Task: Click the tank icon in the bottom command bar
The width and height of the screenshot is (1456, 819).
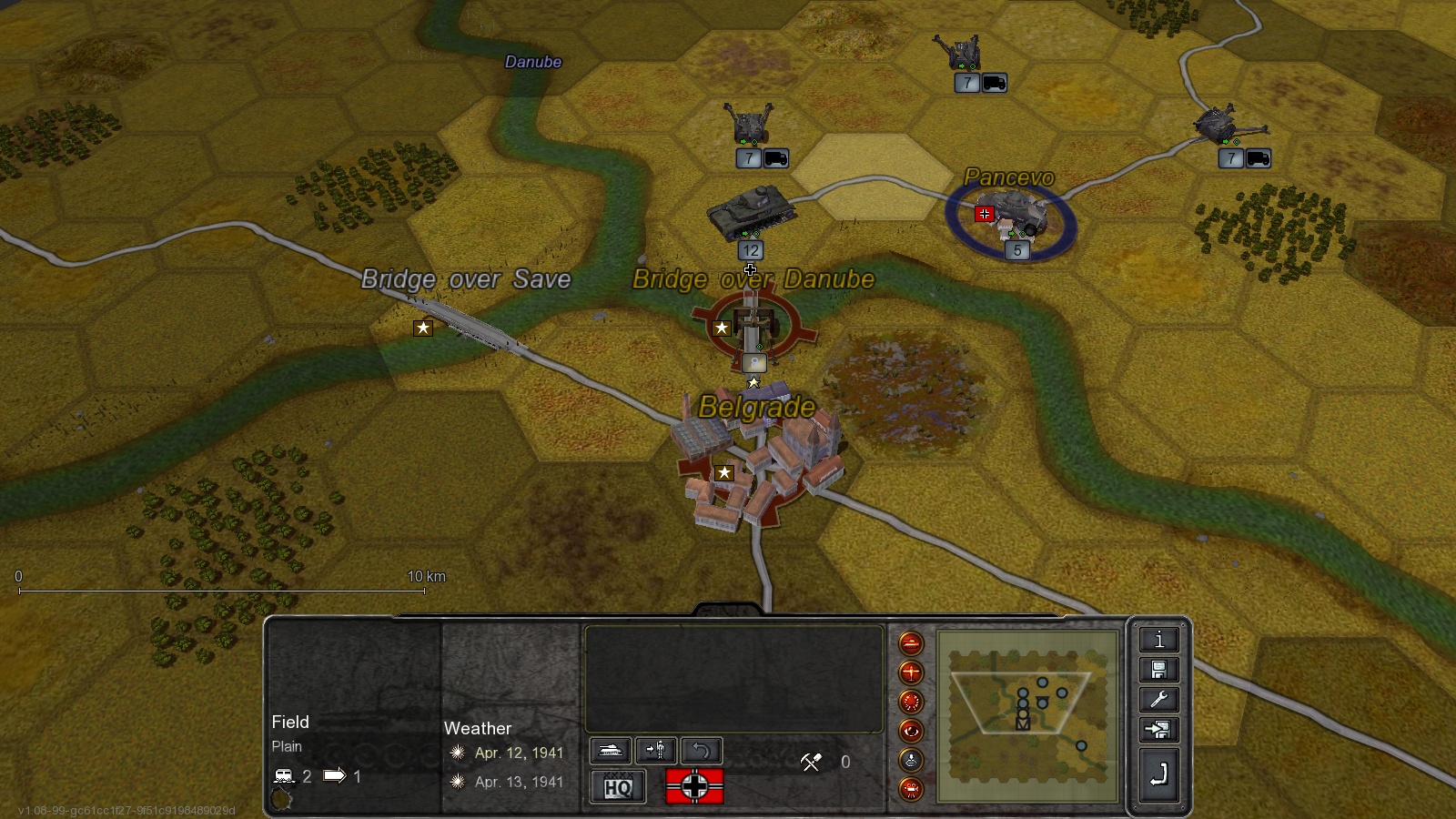Action: click(x=611, y=750)
